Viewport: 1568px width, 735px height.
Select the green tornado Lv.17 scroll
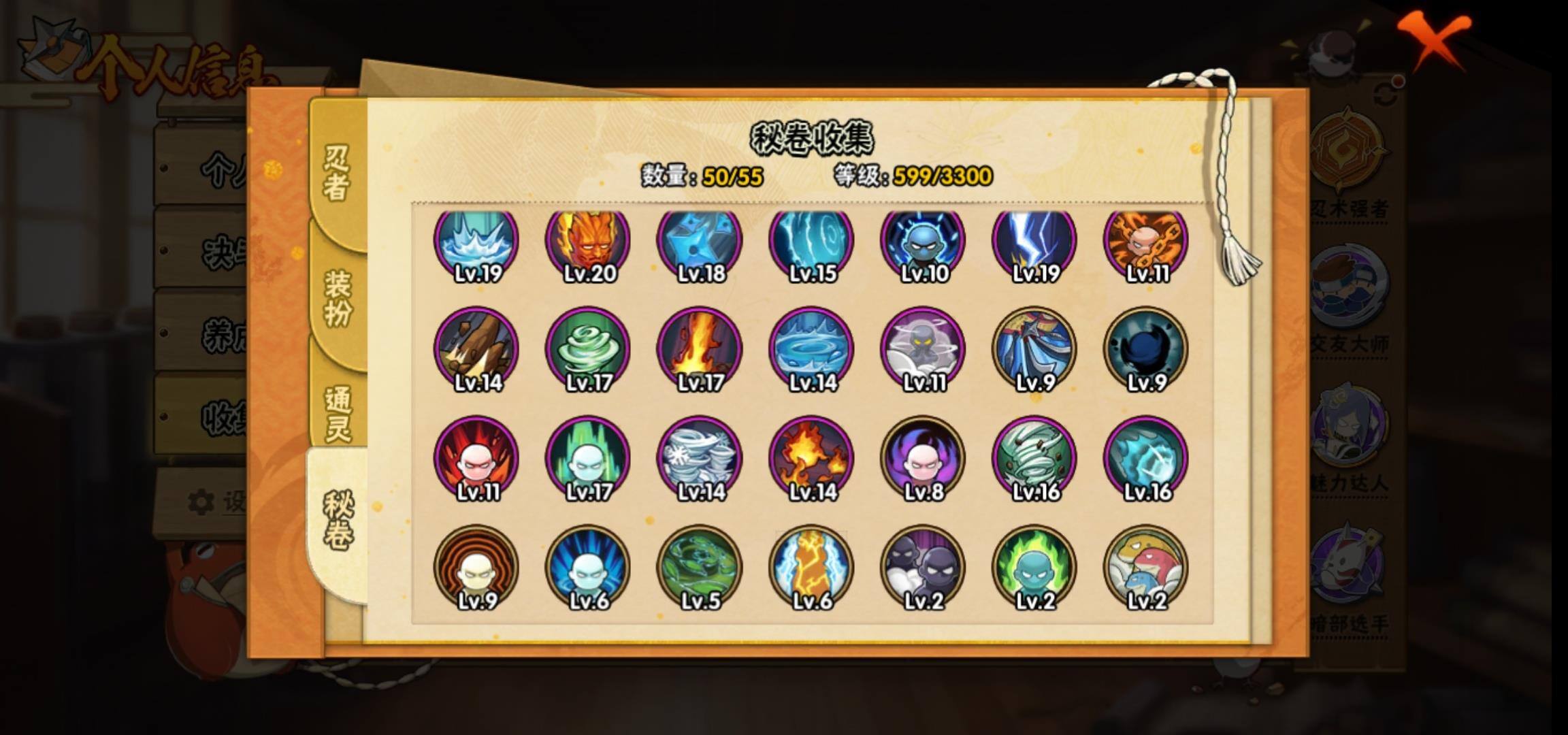pos(589,350)
